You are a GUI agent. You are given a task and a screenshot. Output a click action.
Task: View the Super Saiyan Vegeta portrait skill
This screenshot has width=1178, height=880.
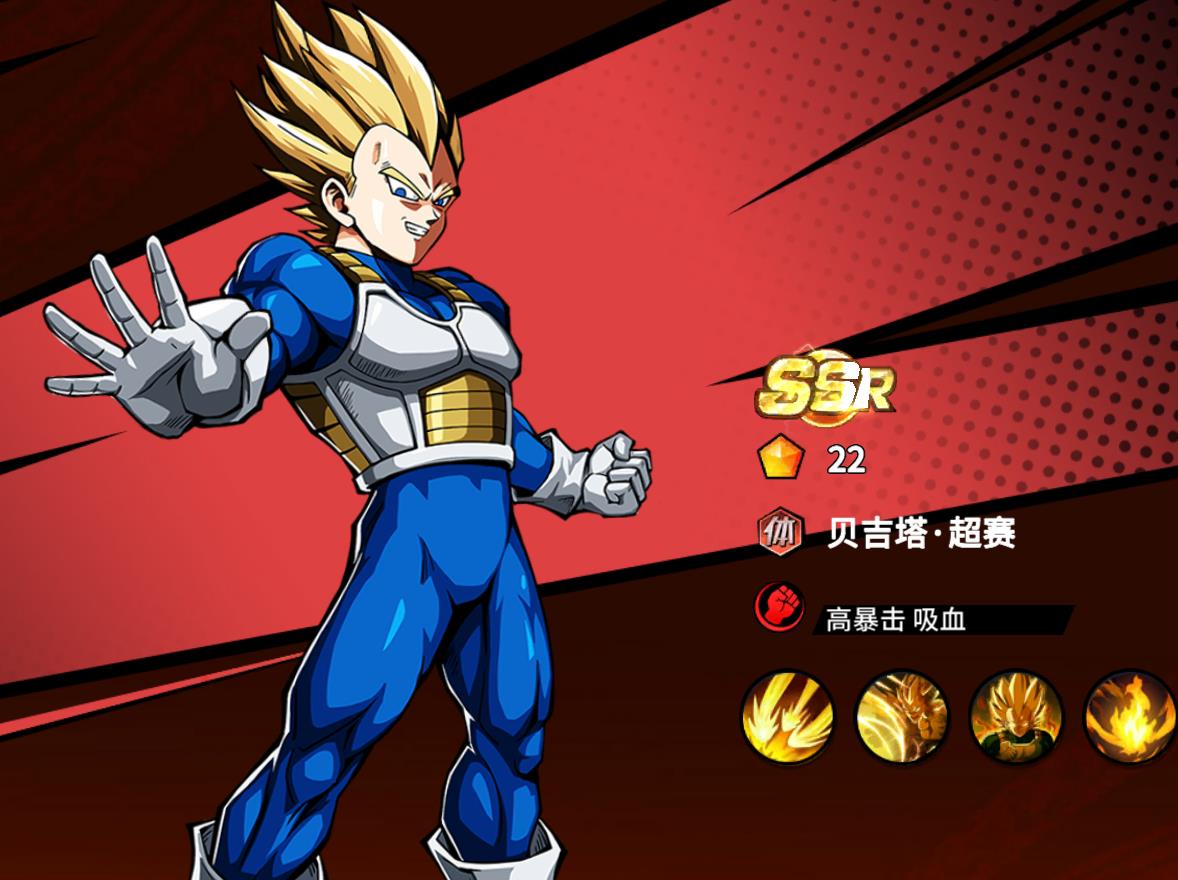pos(1015,716)
